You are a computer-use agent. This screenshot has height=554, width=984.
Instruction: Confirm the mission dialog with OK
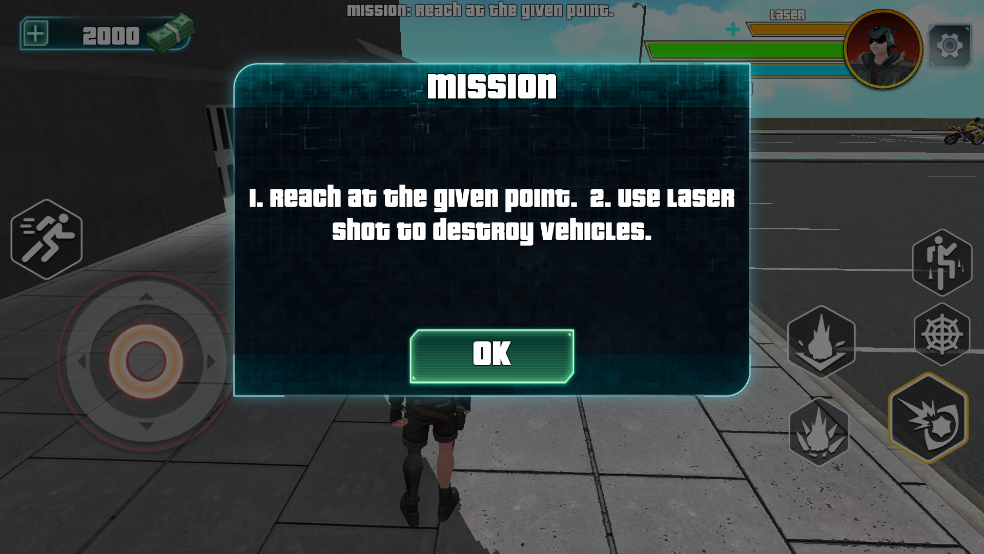coord(491,355)
